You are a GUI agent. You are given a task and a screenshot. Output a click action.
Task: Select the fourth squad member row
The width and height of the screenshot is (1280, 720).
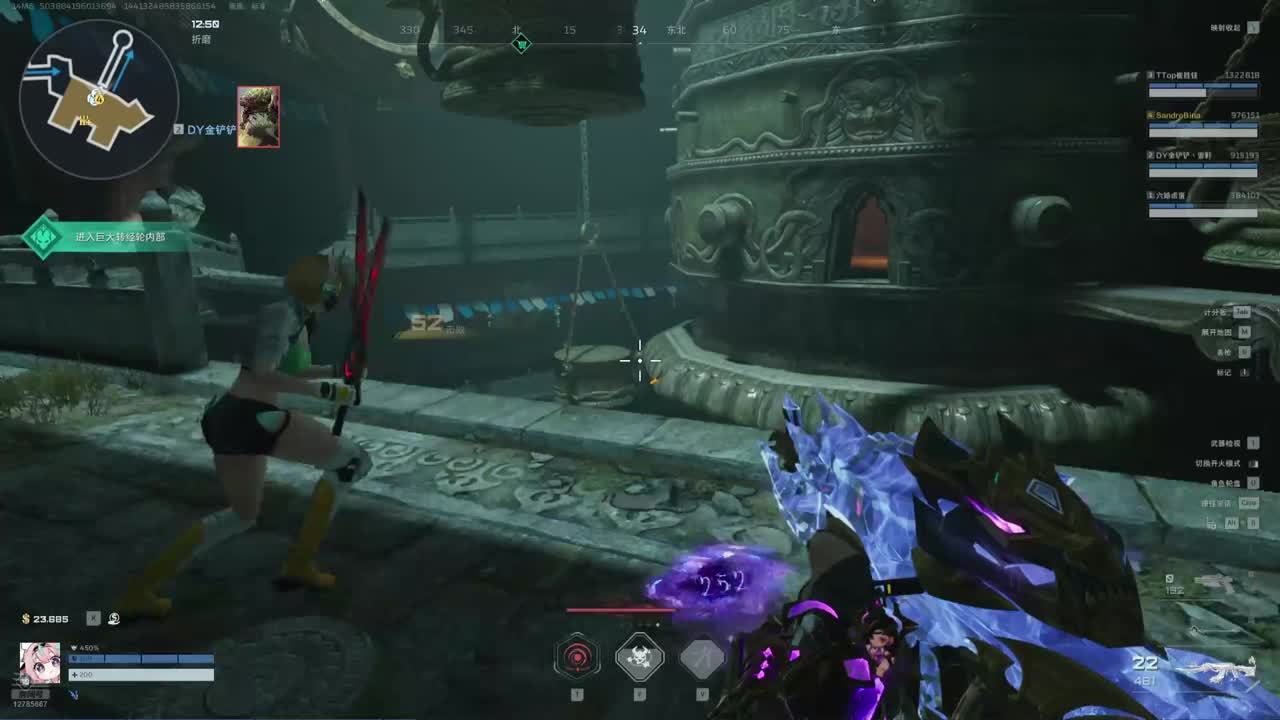[1202, 203]
